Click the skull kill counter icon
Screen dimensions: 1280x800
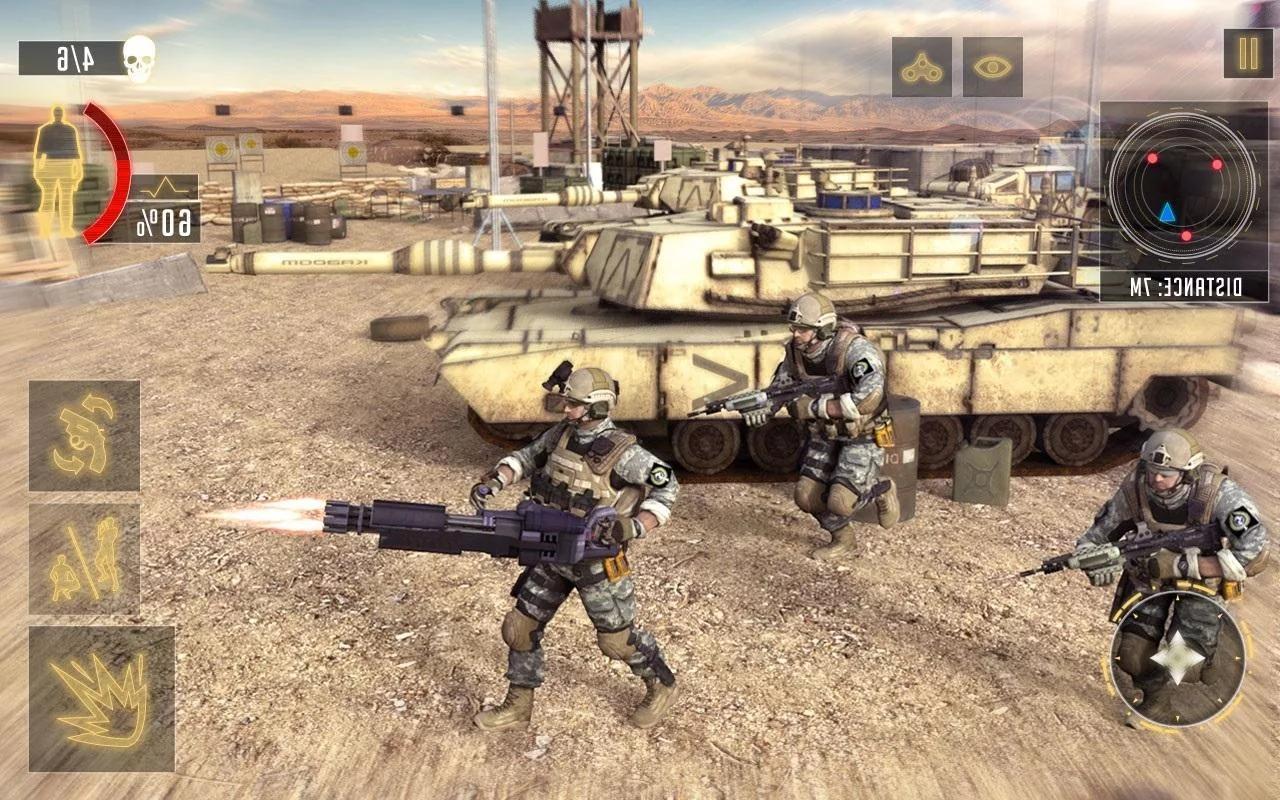coord(136,57)
